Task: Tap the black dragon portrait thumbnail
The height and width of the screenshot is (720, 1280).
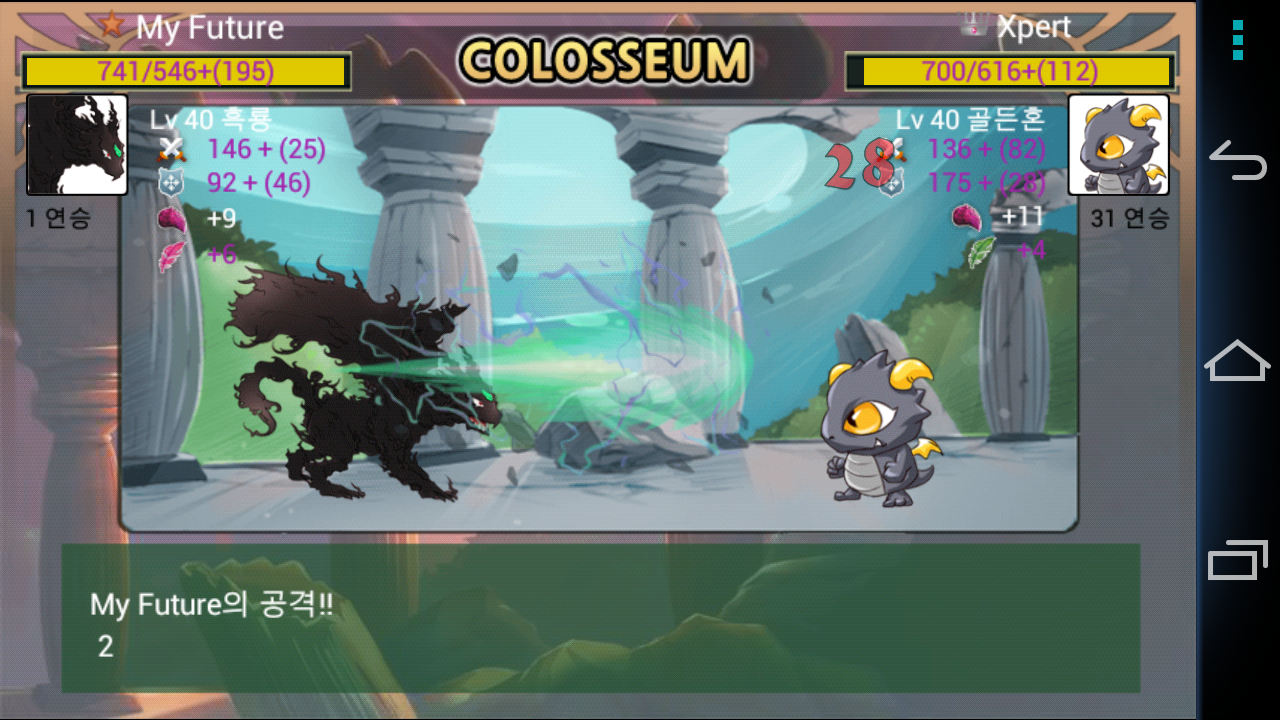Action: [x=77, y=145]
